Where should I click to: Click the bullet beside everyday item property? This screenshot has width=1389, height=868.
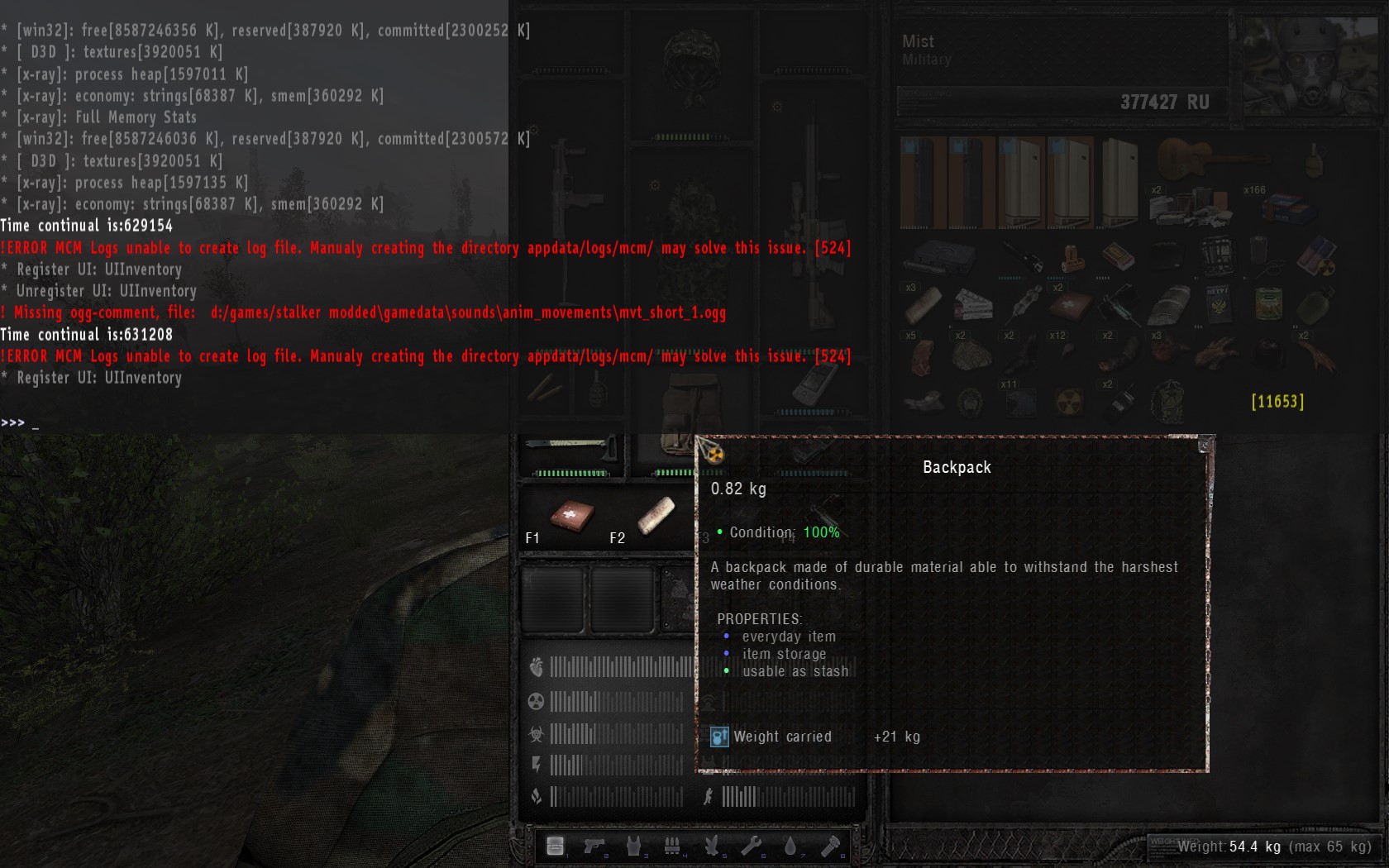pos(727,636)
